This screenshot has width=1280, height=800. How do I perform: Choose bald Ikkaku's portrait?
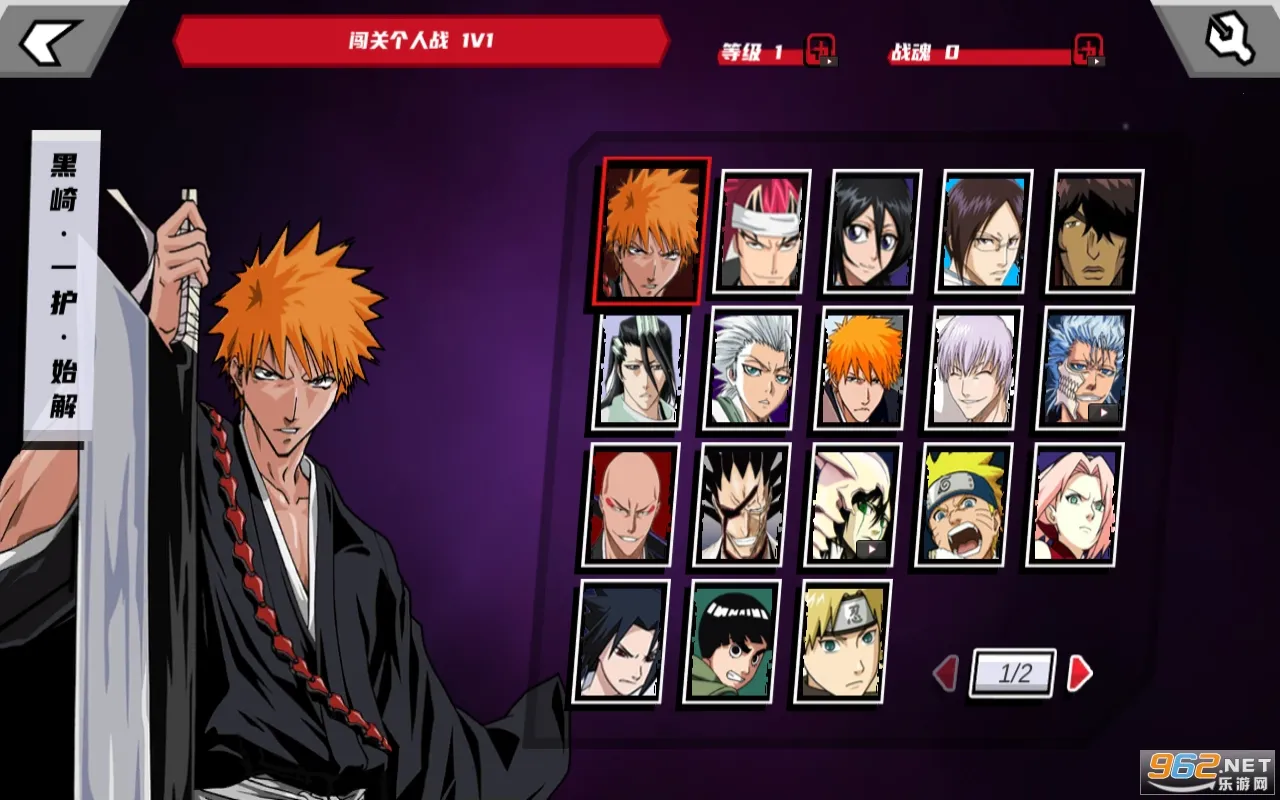click(x=630, y=505)
